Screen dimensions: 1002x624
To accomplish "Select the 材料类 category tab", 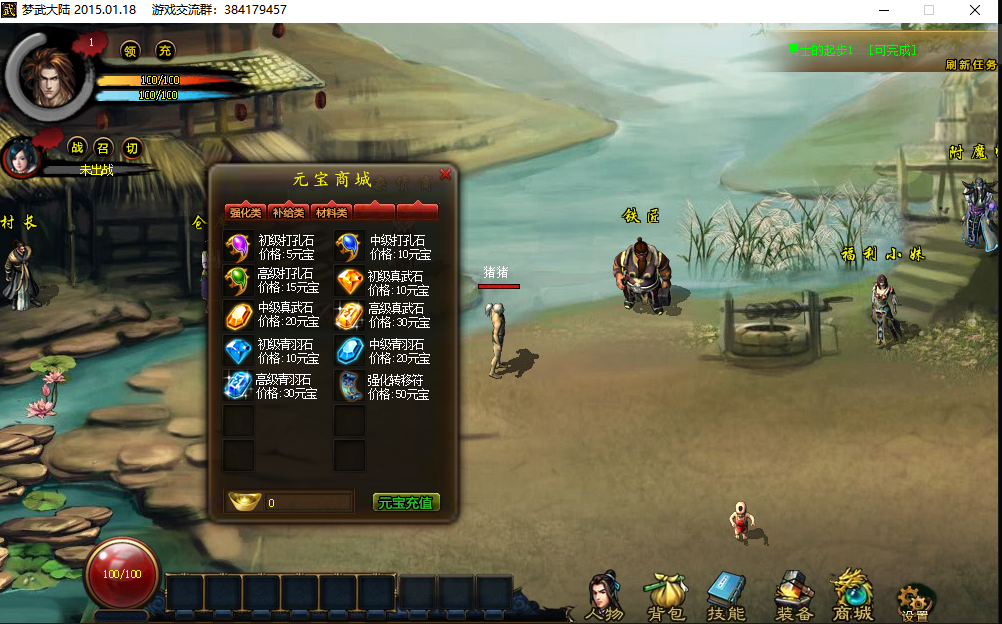I will click(x=331, y=212).
